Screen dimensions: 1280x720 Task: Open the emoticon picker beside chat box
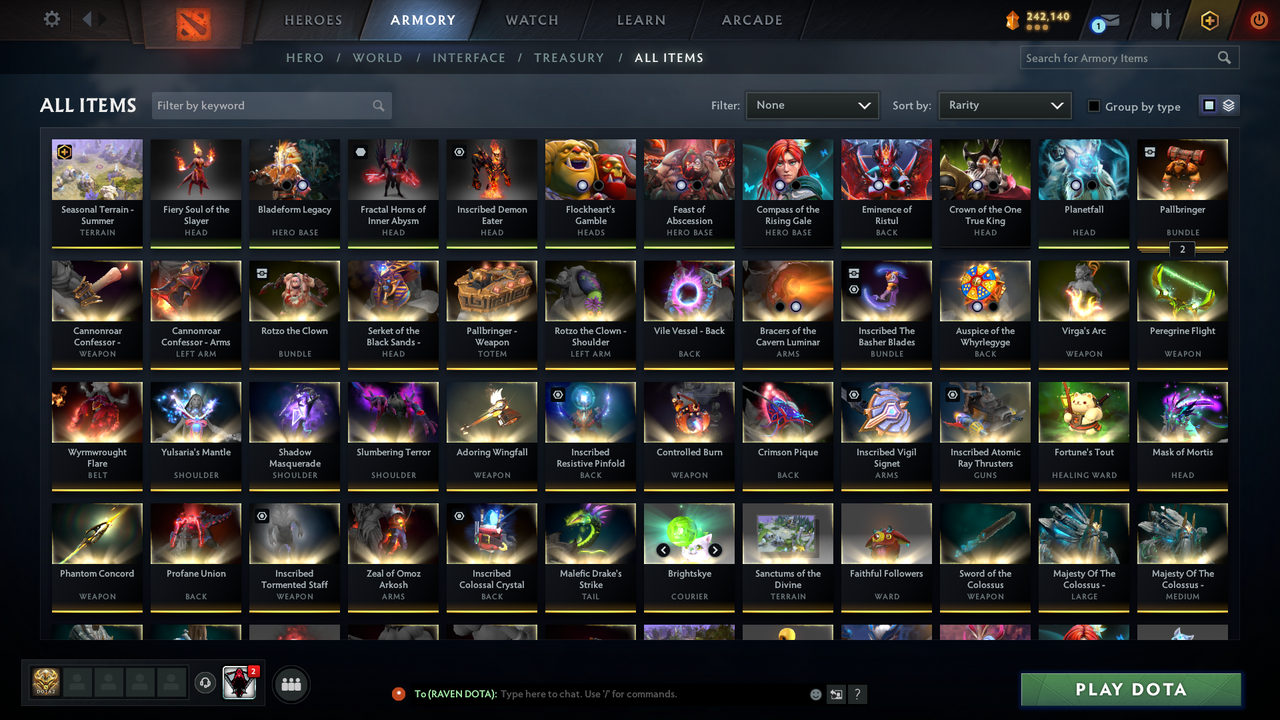815,693
